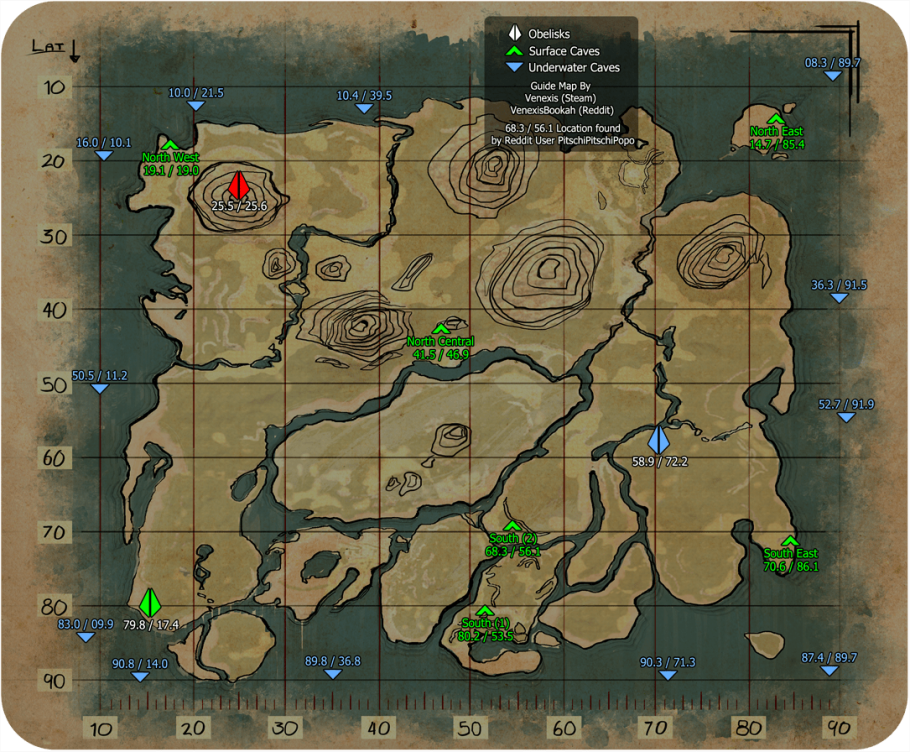
Task: Select the green obelisk marker
Action: pos(150,602)
